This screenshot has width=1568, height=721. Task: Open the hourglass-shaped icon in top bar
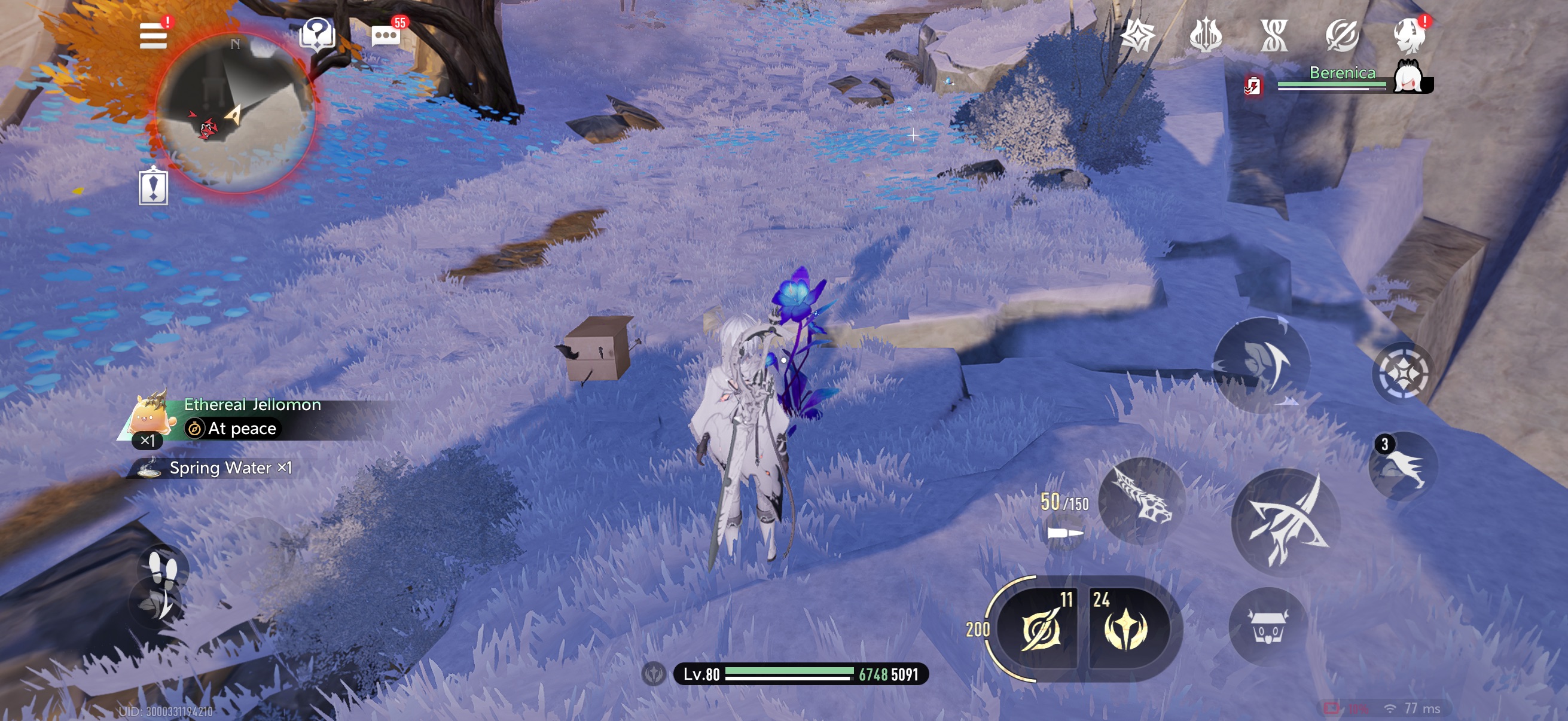(1273, 35)
